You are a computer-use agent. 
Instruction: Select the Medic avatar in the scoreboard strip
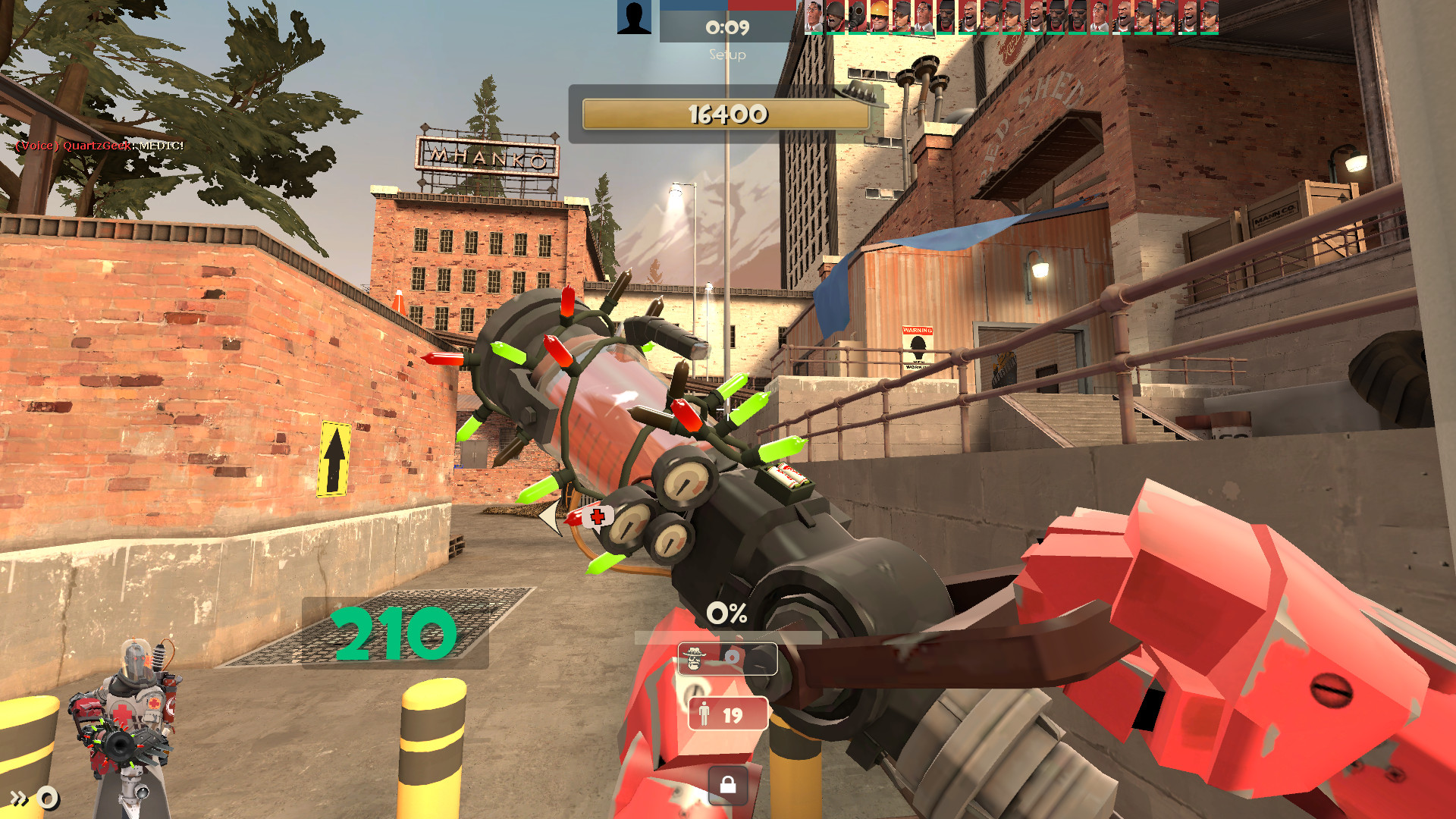[812, 15]
